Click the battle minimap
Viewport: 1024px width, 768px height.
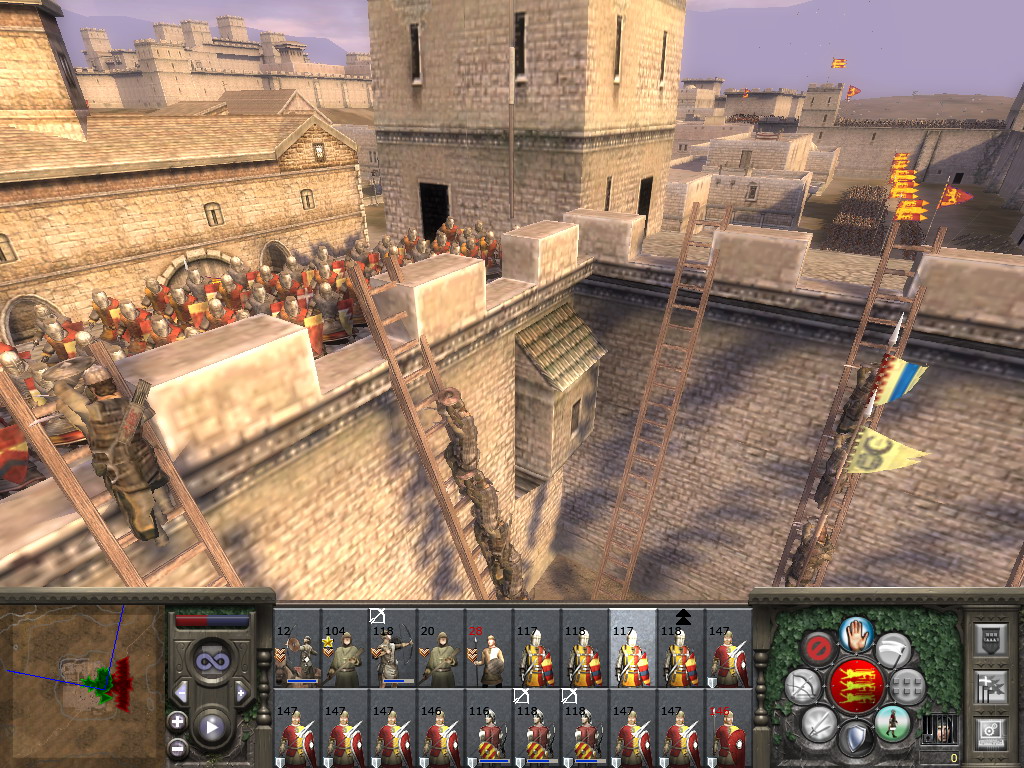click(83, 682)
